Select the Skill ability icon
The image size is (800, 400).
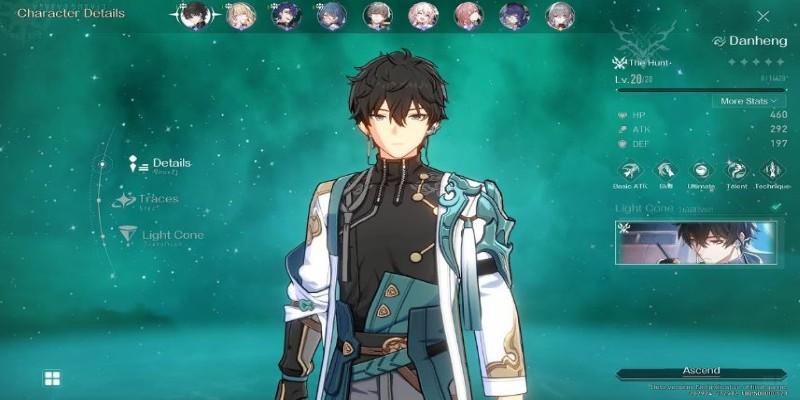667,170
